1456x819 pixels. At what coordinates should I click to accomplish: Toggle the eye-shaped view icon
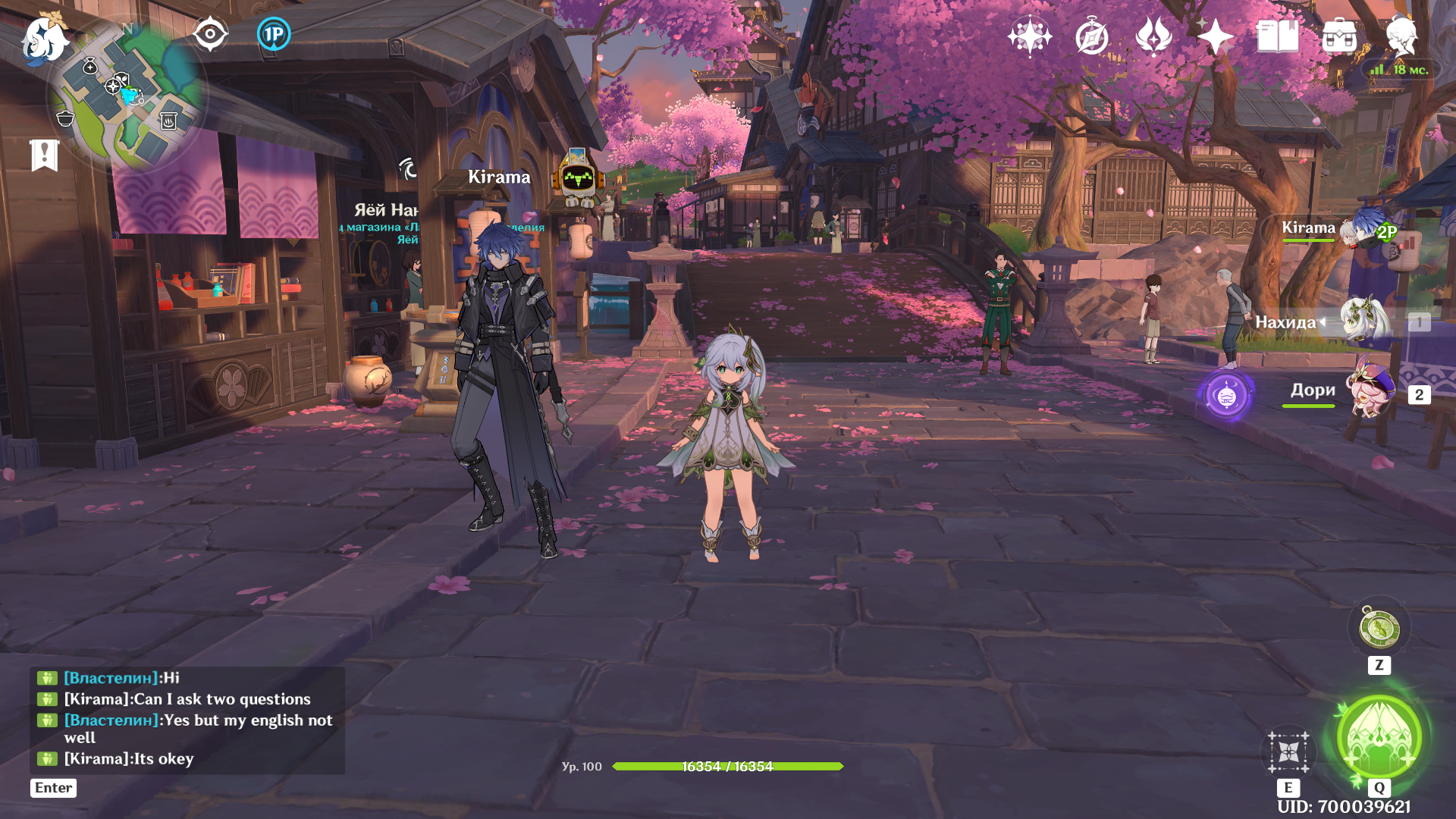point(210,34)
